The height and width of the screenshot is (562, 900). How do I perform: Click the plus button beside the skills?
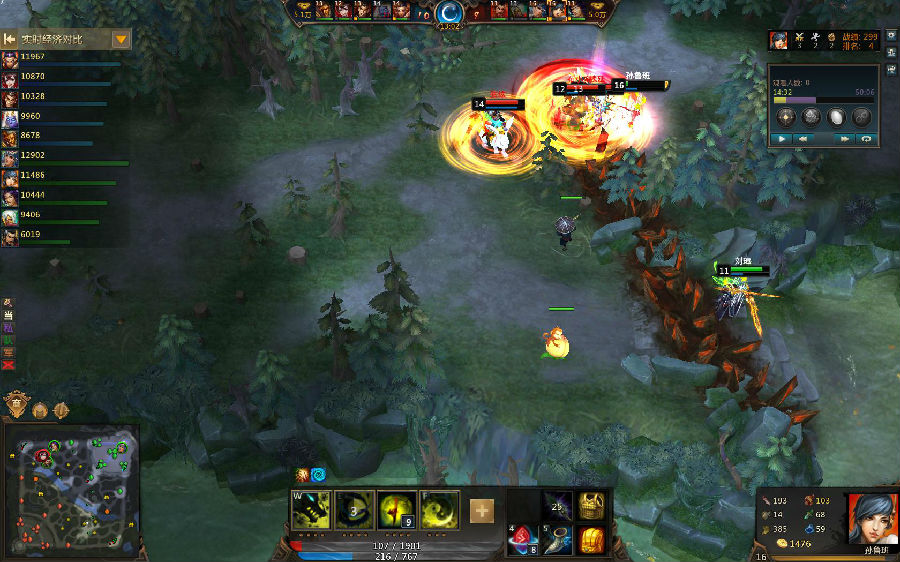(482, 511)
